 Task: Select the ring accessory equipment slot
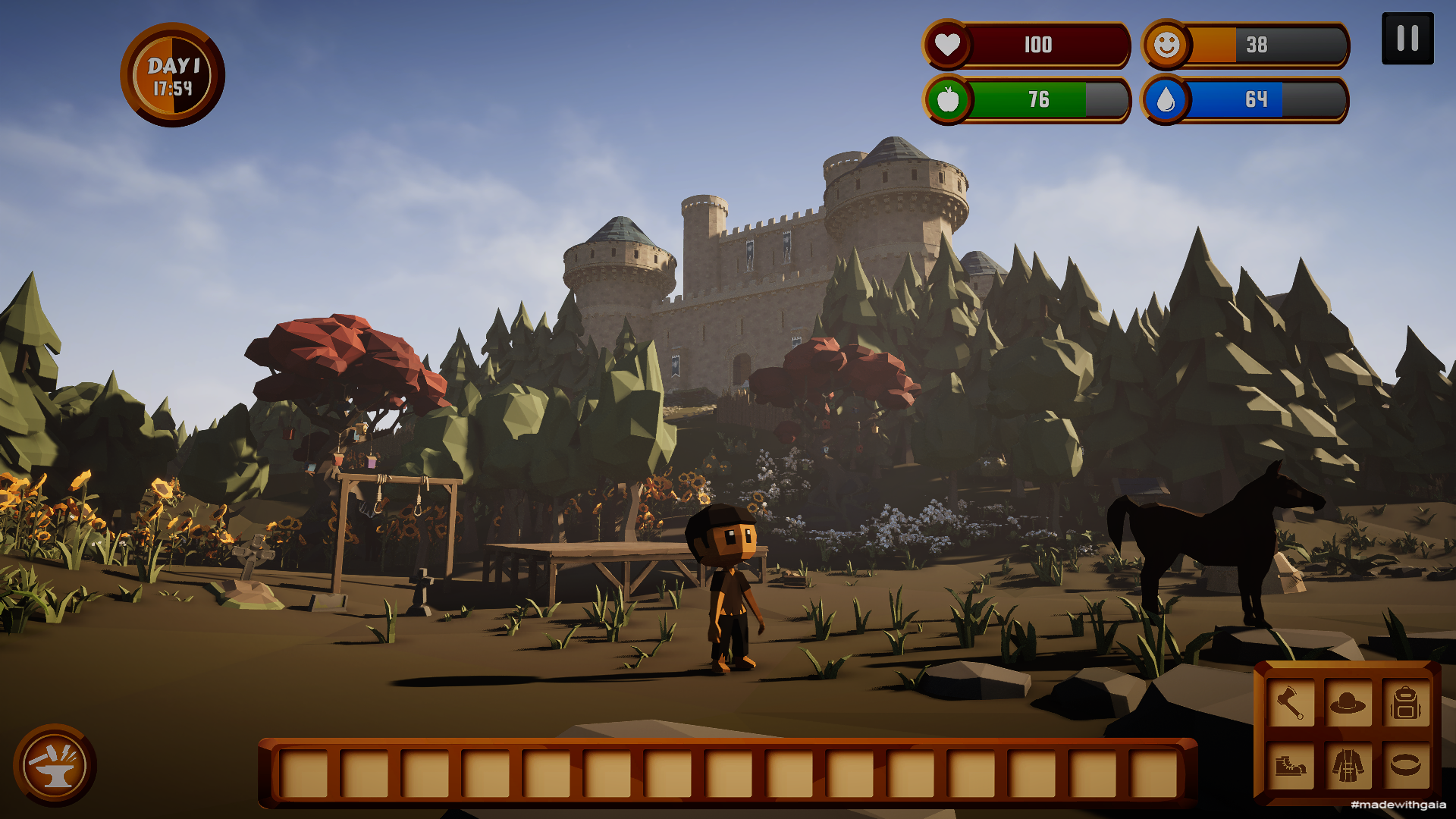click(x=1405, y=764)
